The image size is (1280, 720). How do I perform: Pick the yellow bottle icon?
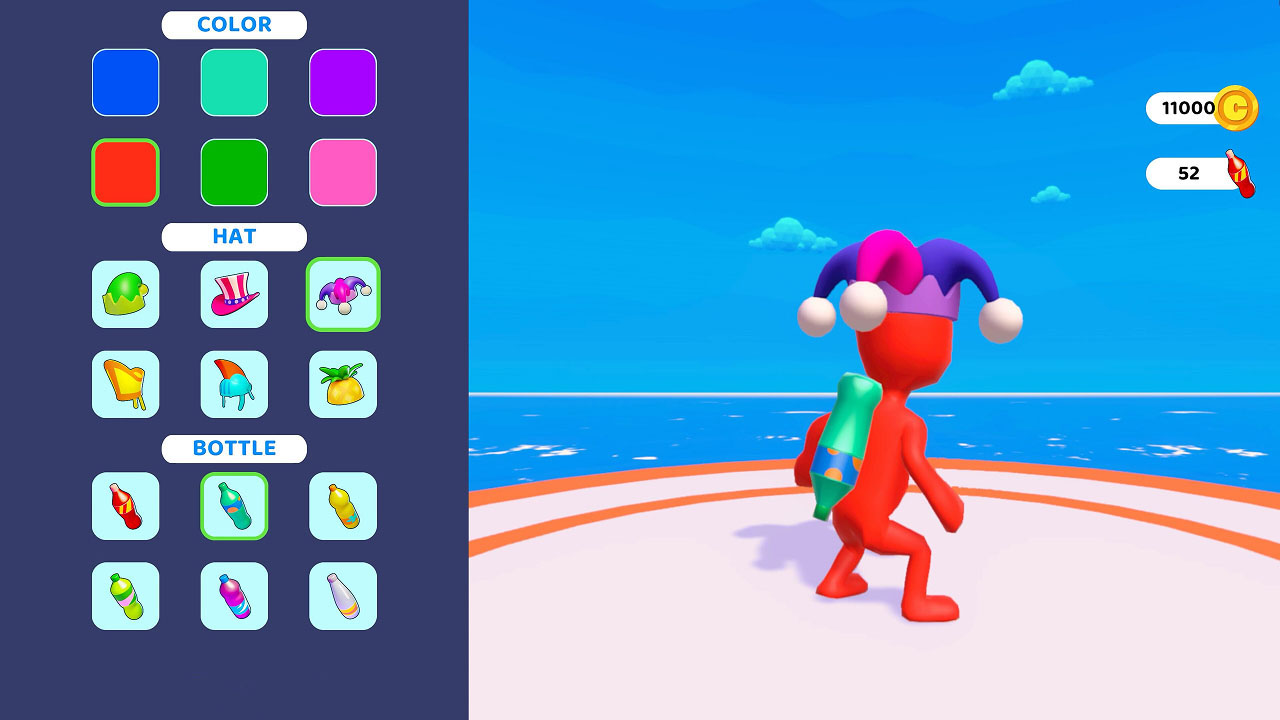coord(343,507)
